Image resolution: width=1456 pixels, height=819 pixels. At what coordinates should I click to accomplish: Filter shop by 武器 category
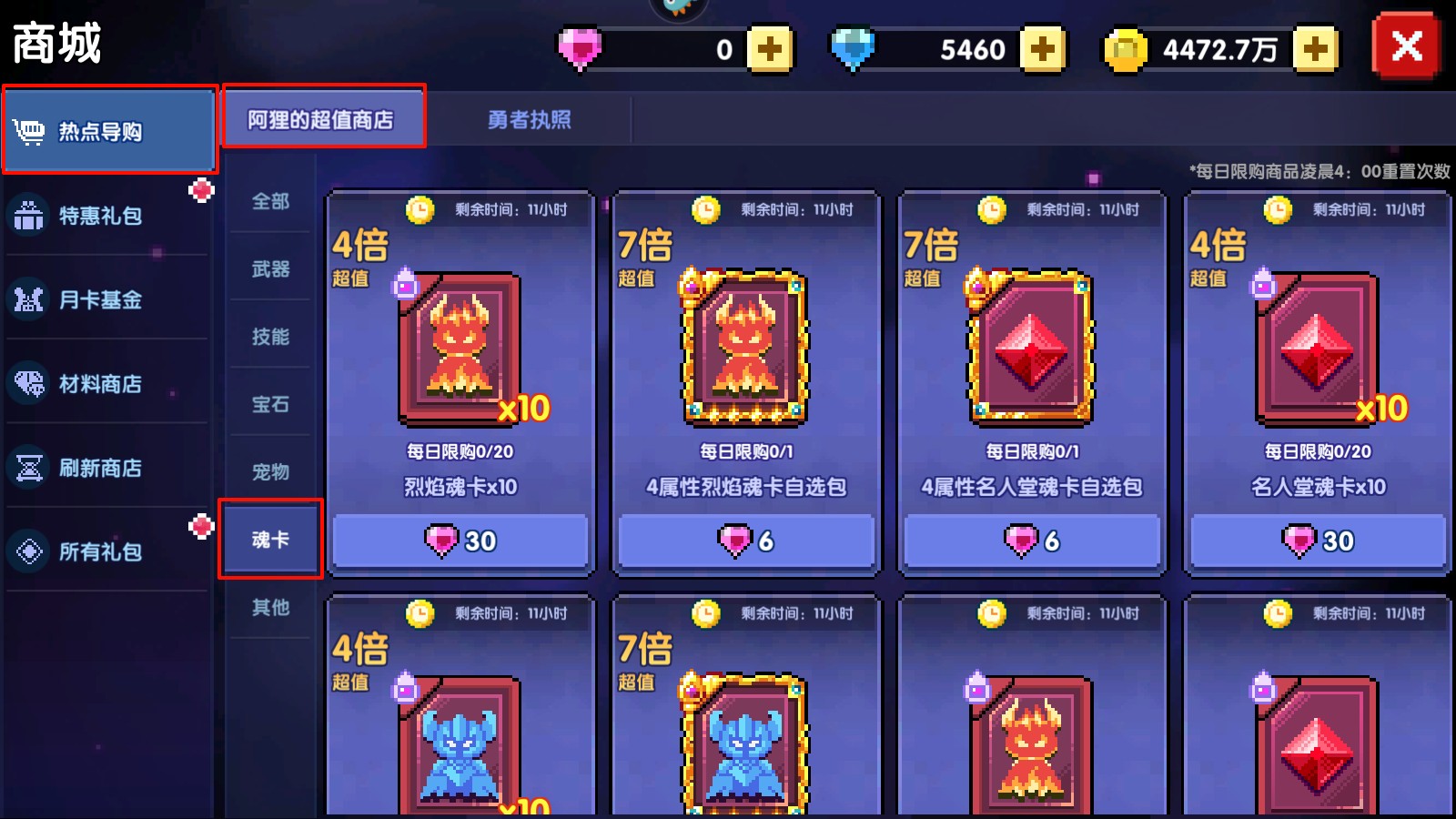[x=270, y=268]
